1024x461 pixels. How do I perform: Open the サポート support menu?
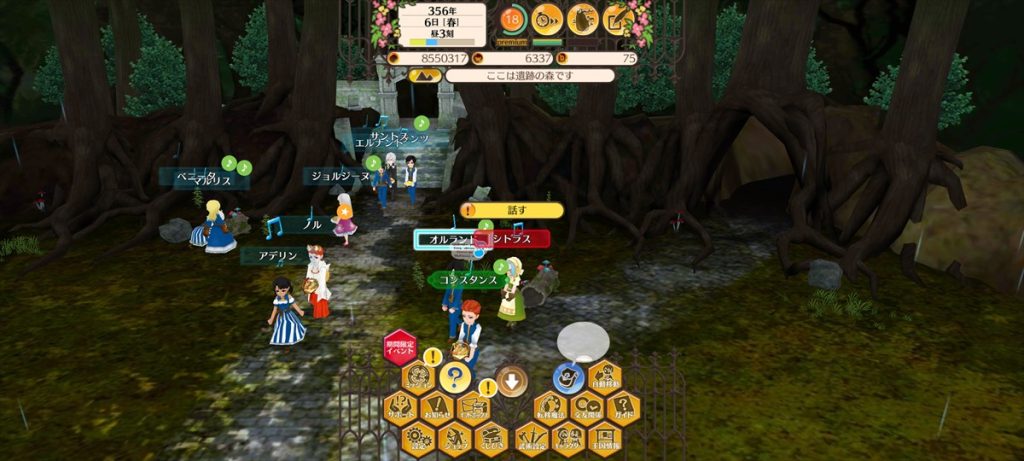click(401, 408)
